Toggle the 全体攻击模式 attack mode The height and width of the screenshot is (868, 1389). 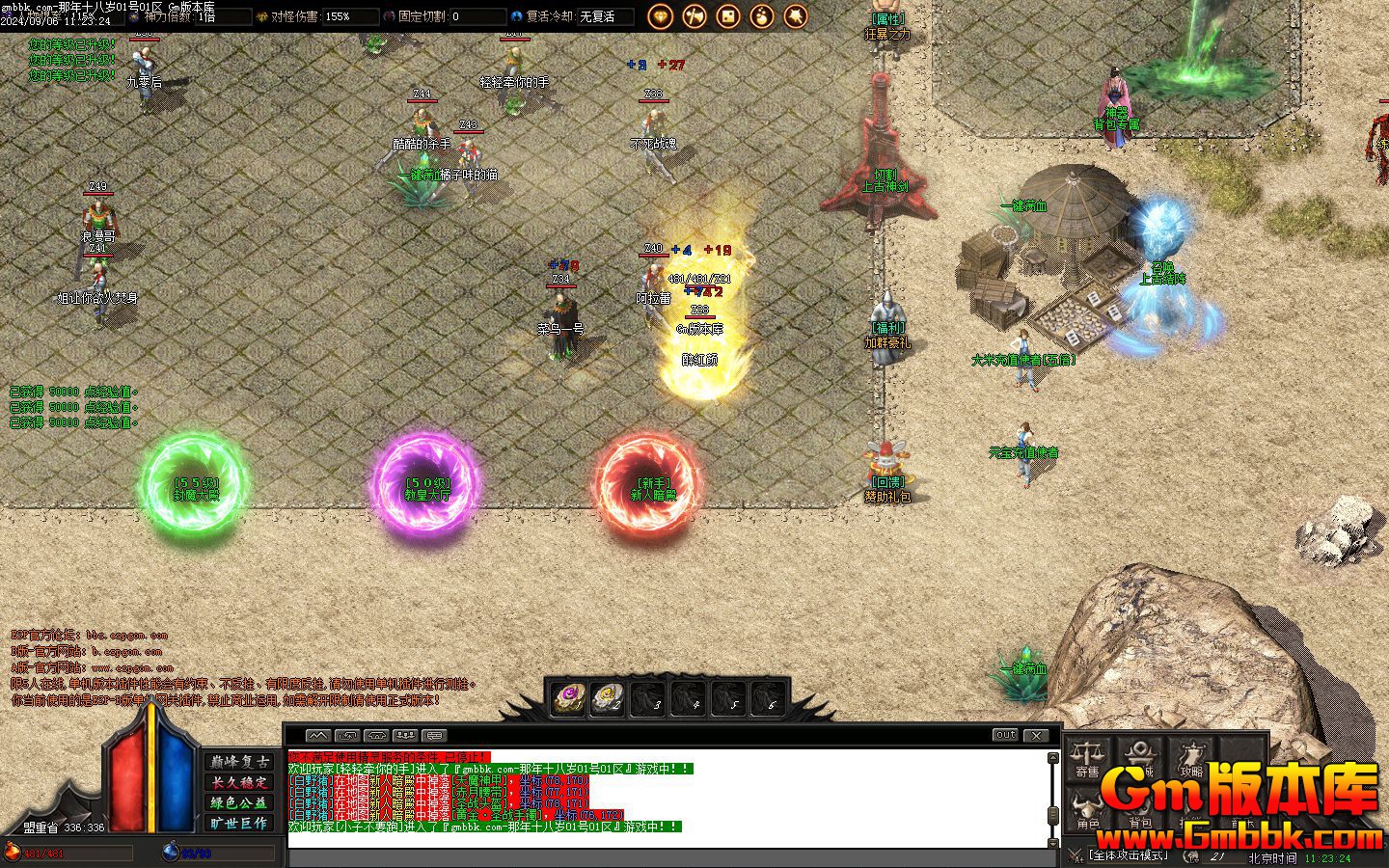pyautogui.click(x=1127, y=854)
